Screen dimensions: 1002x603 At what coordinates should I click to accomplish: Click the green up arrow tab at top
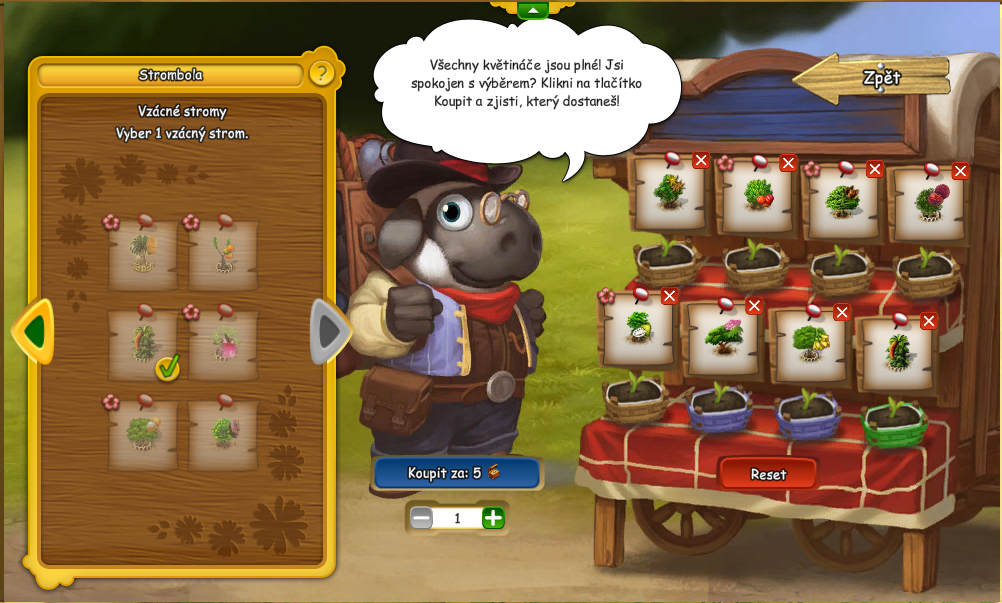pyautogui.click(x=532, y=10)
